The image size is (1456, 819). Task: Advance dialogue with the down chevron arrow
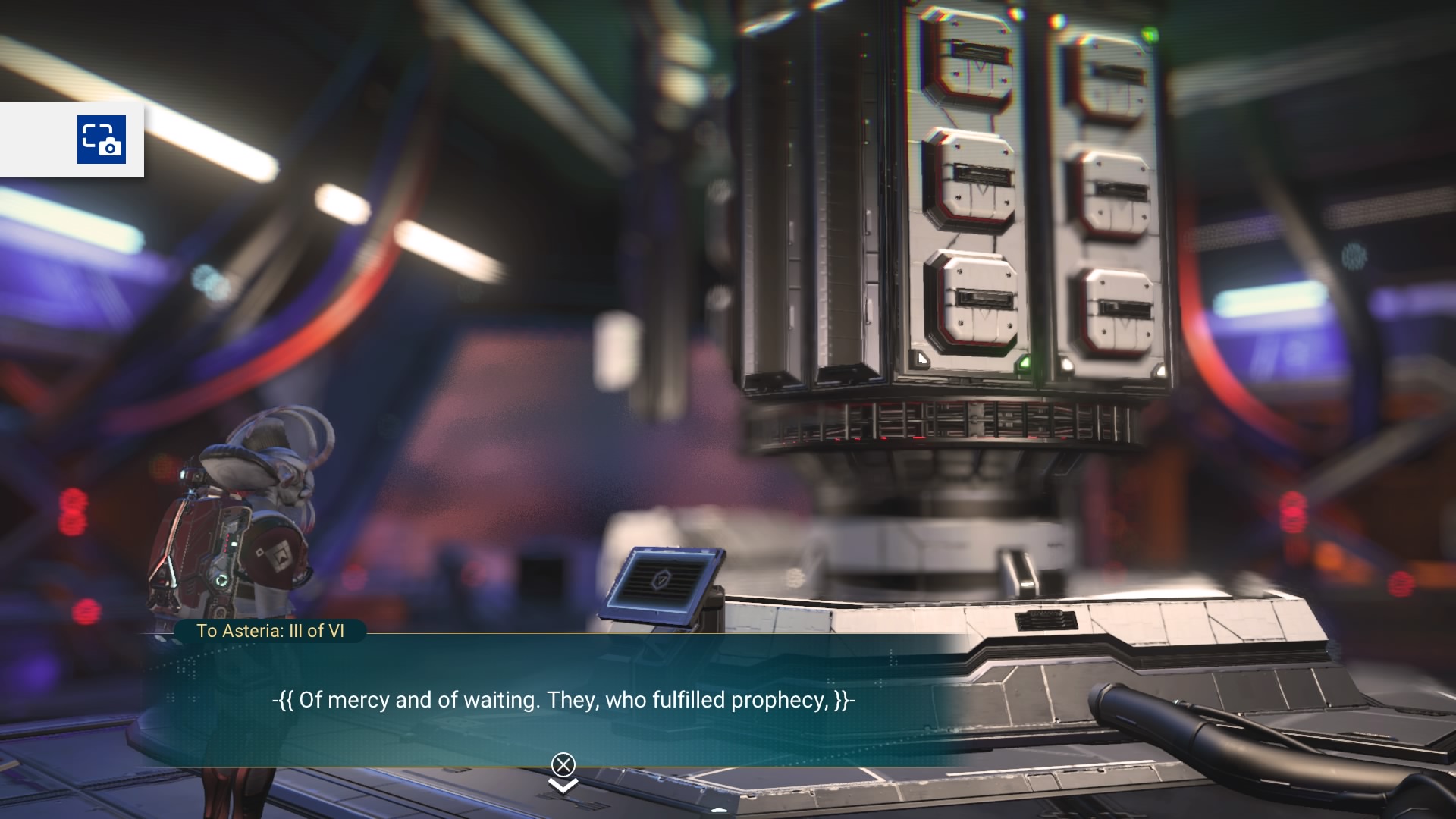[563, 786]
